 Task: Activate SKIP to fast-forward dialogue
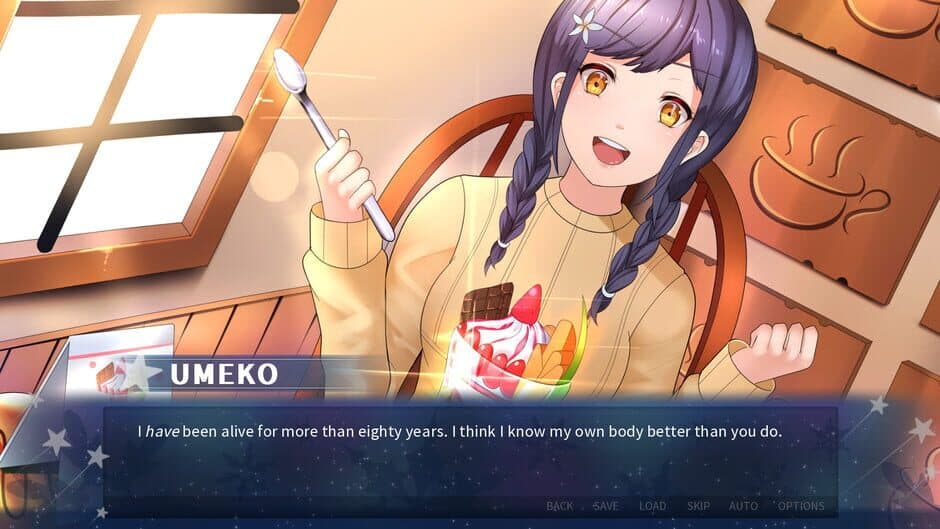point(698,506)
